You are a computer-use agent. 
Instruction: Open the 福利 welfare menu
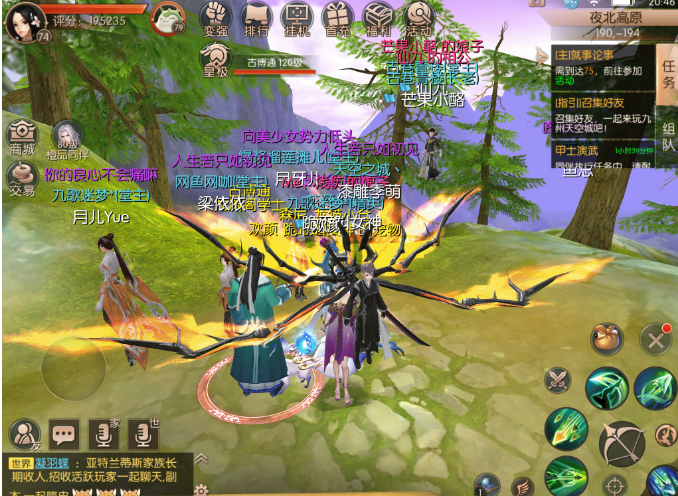pos(378,18)
